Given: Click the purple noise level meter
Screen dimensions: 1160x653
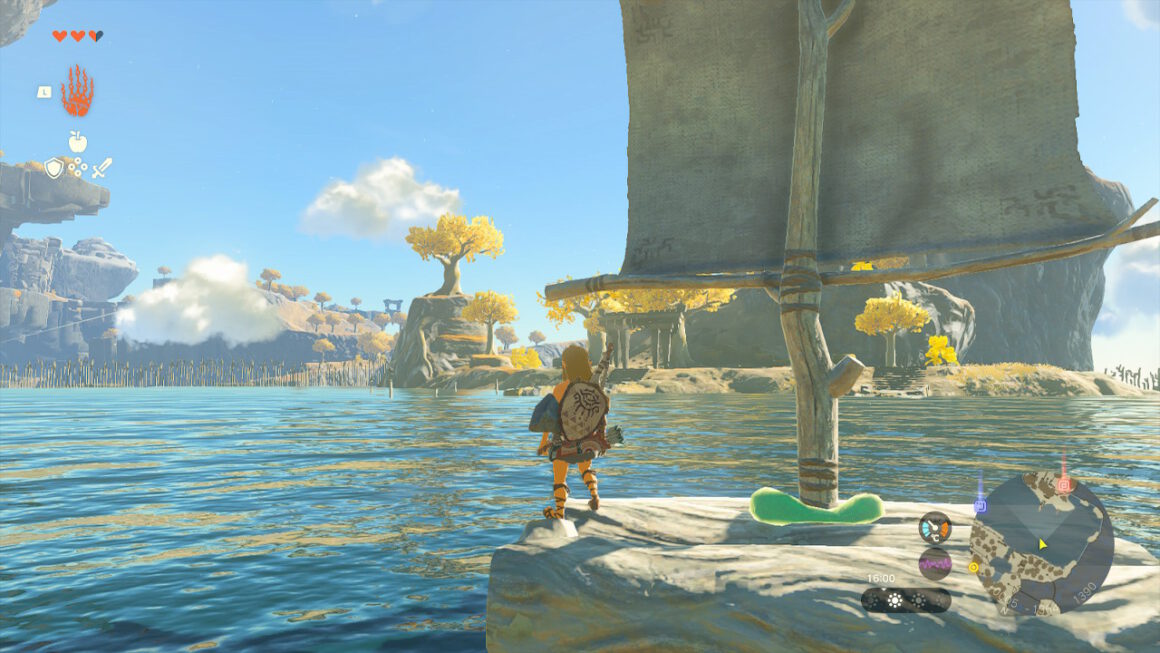Looking at the screenshot, I should click(x=935, y=564).
